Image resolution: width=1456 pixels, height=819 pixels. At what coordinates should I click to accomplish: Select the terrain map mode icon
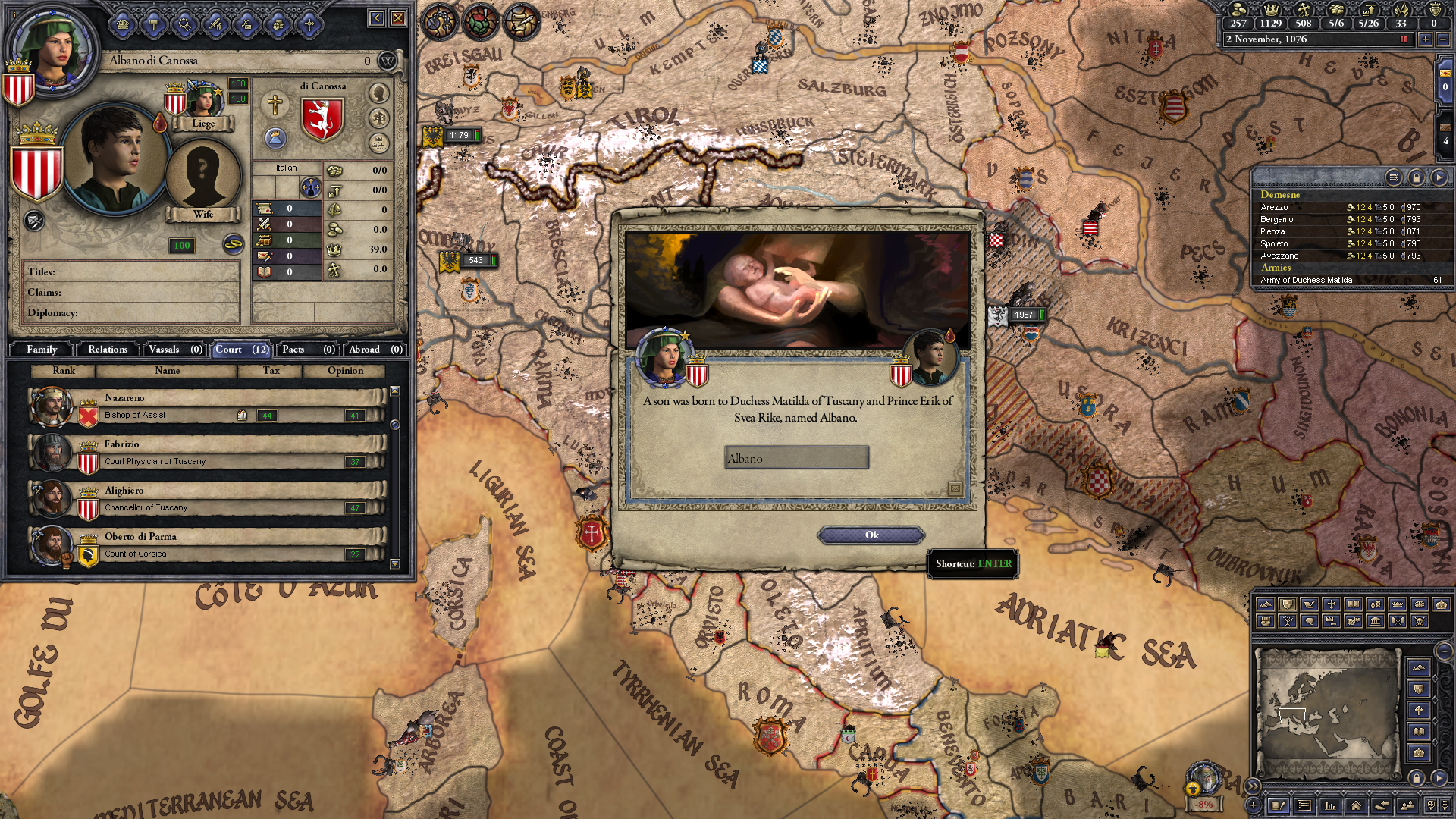click(1266, 605)
